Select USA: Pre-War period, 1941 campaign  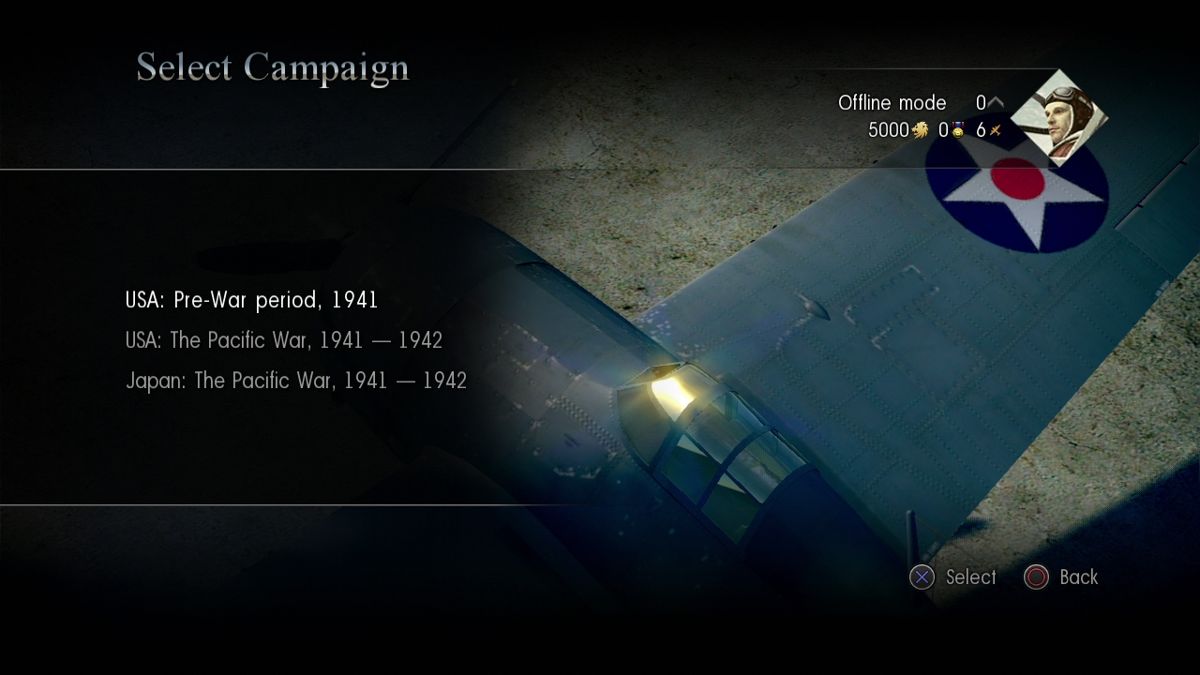(x=251, y=299)
